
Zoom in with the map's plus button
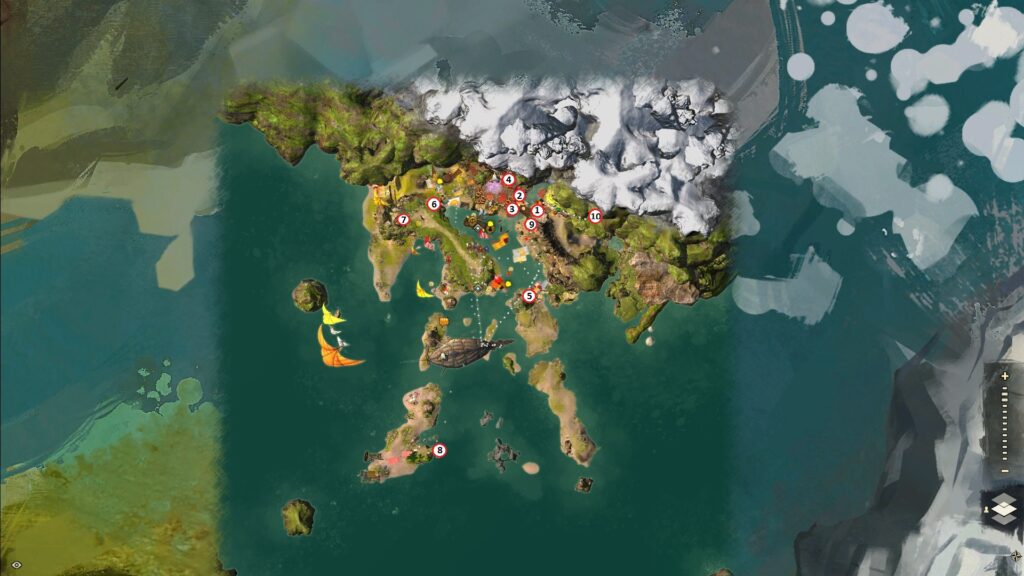[x=1004, y=376]
